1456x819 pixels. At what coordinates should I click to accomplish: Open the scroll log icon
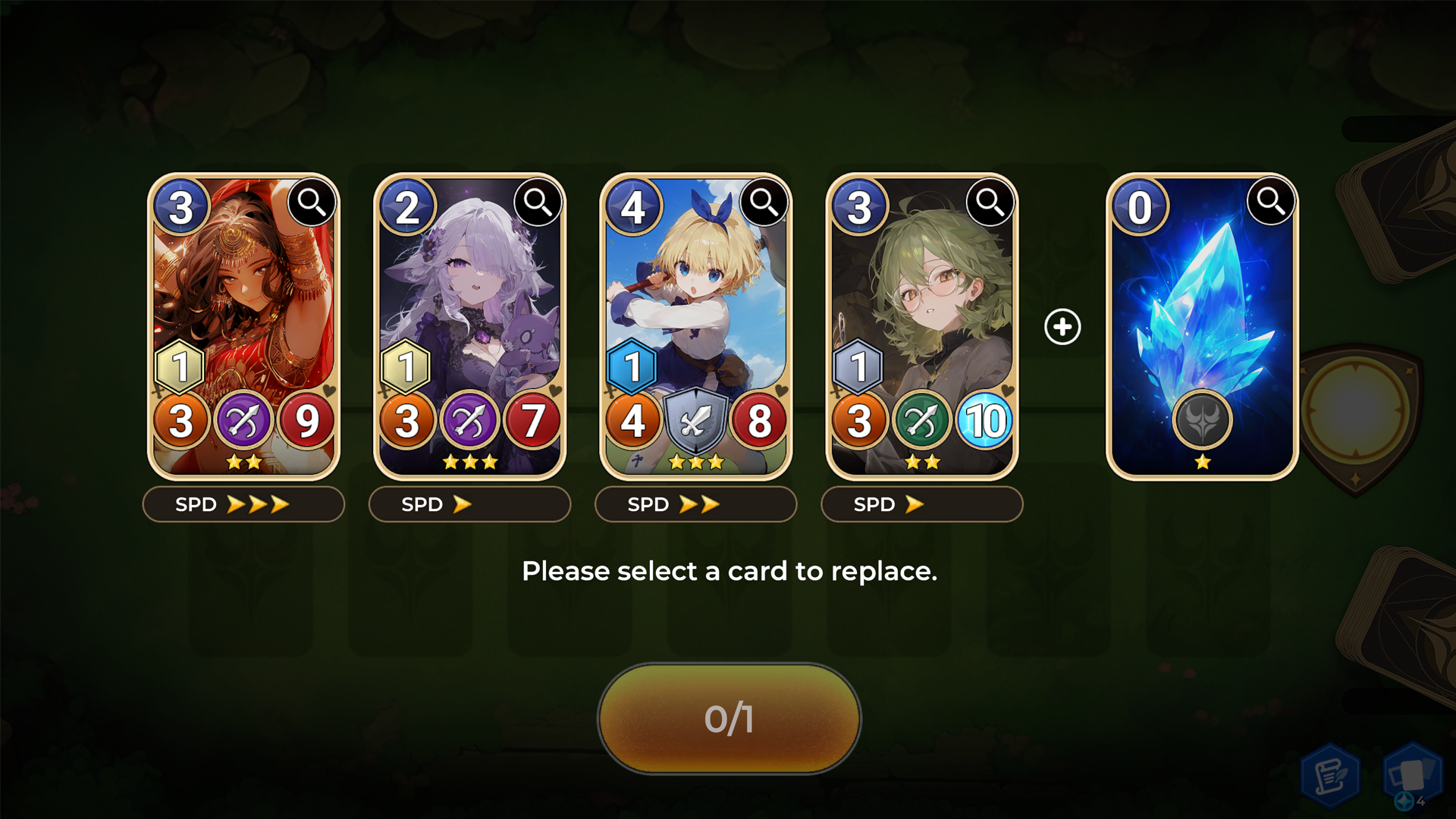coord(1330,775)
